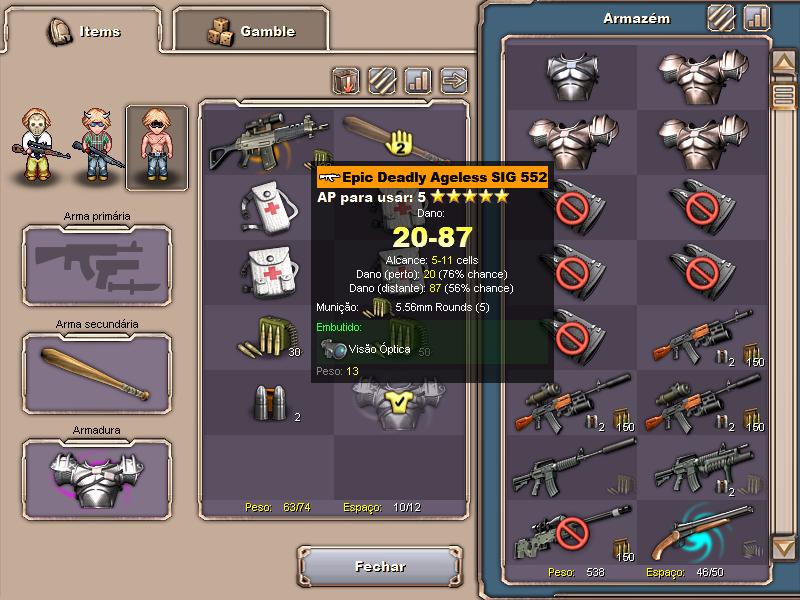800x600 pixels.
Task: Sort the Armazém with the bar-chart button
Action: (x=757, y=17)
